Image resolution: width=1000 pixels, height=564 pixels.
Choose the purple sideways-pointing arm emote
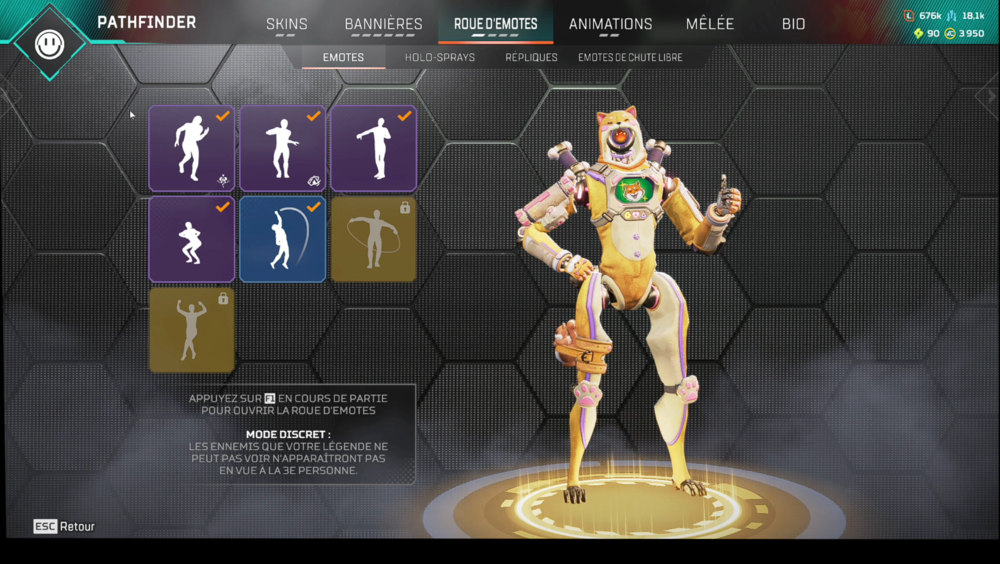[x=374, y=148]
